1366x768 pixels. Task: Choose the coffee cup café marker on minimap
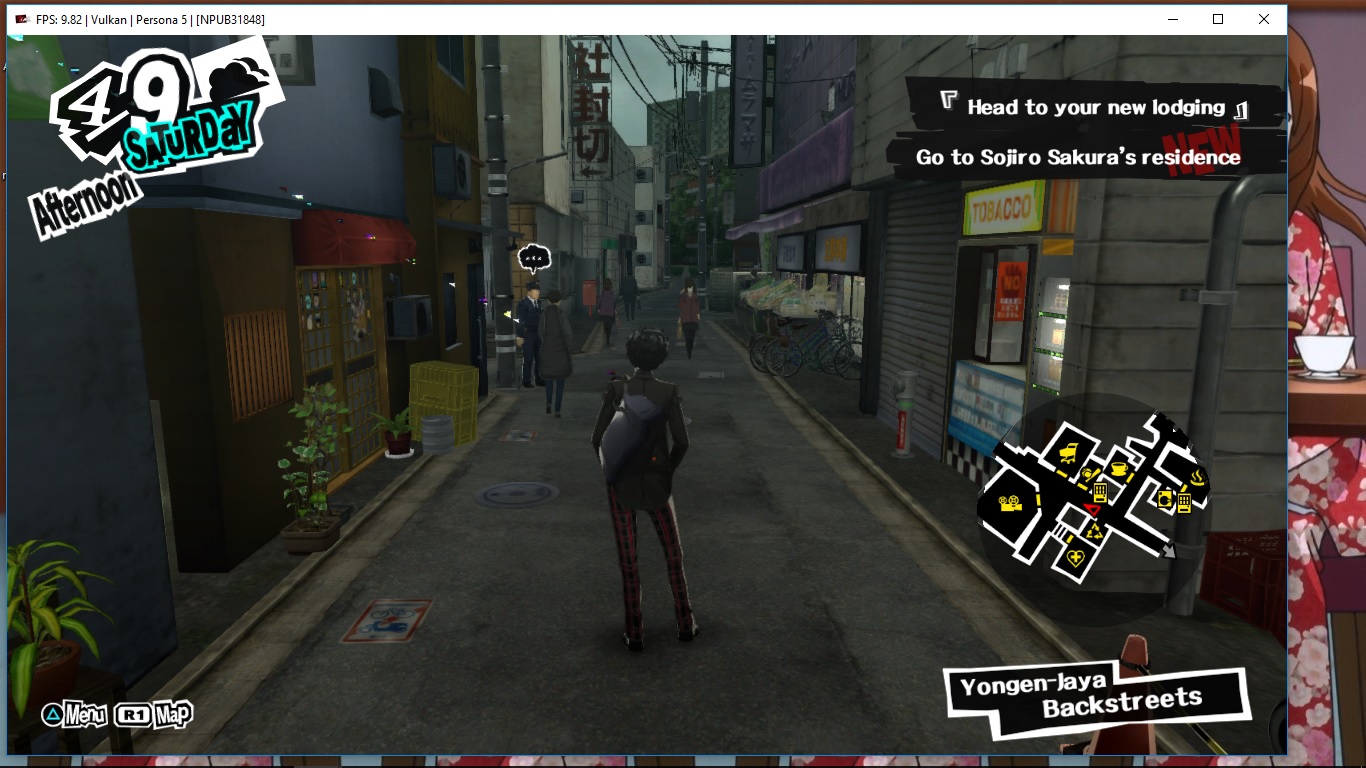1118,468
